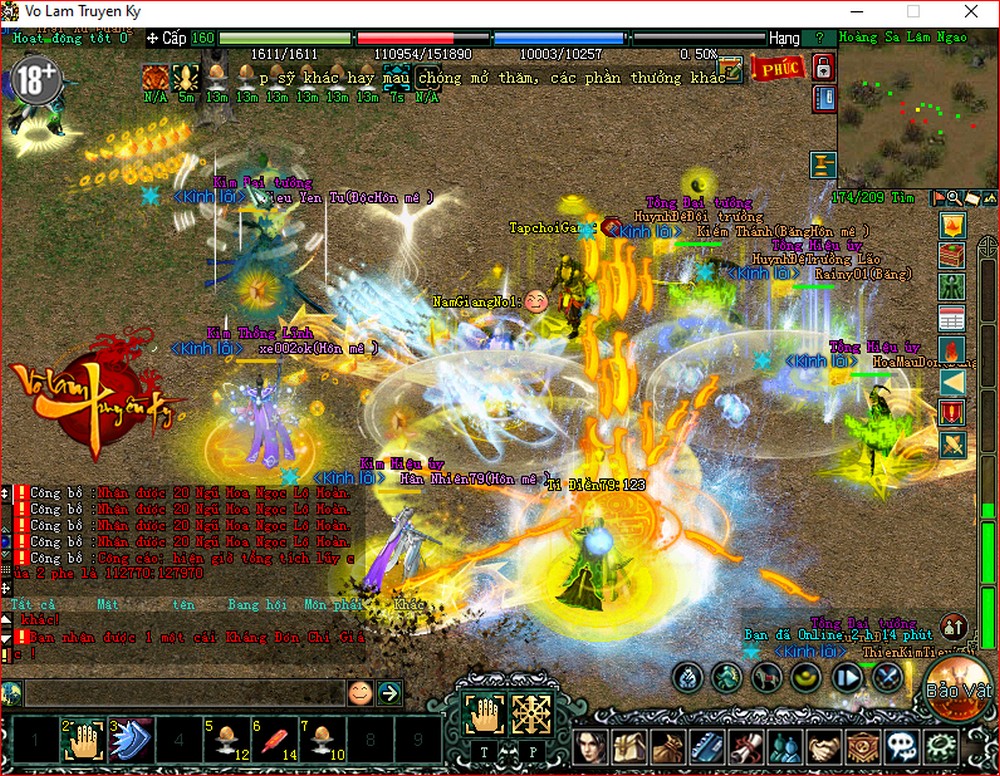Open the blue book icon

pos(823,99)
